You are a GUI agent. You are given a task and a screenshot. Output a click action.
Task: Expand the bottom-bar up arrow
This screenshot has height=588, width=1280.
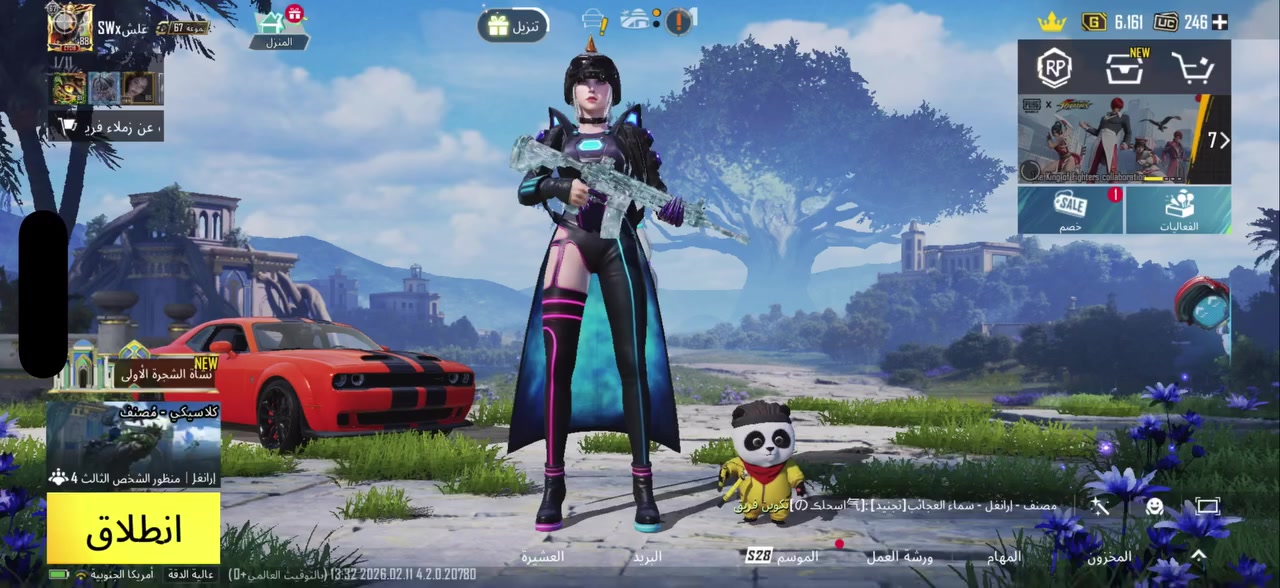click(x=1198, y=555)
